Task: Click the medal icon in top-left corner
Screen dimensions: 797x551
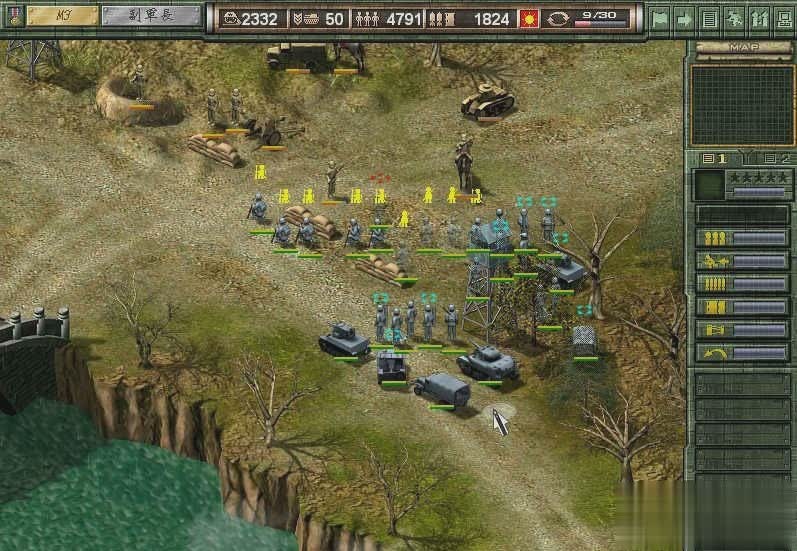Action: [13, 15]
